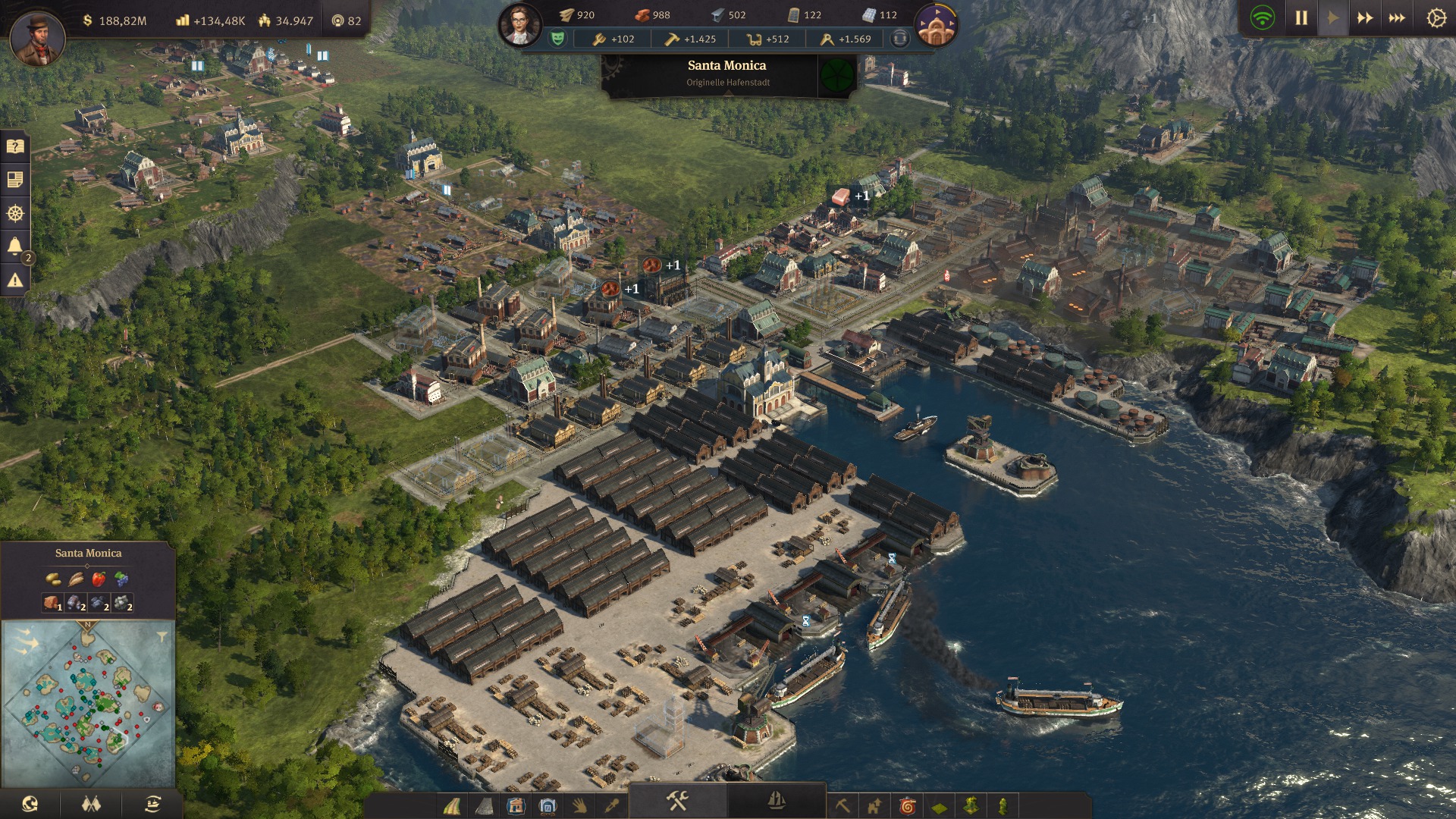Open the newspaper panel

(x=15, y=180)
